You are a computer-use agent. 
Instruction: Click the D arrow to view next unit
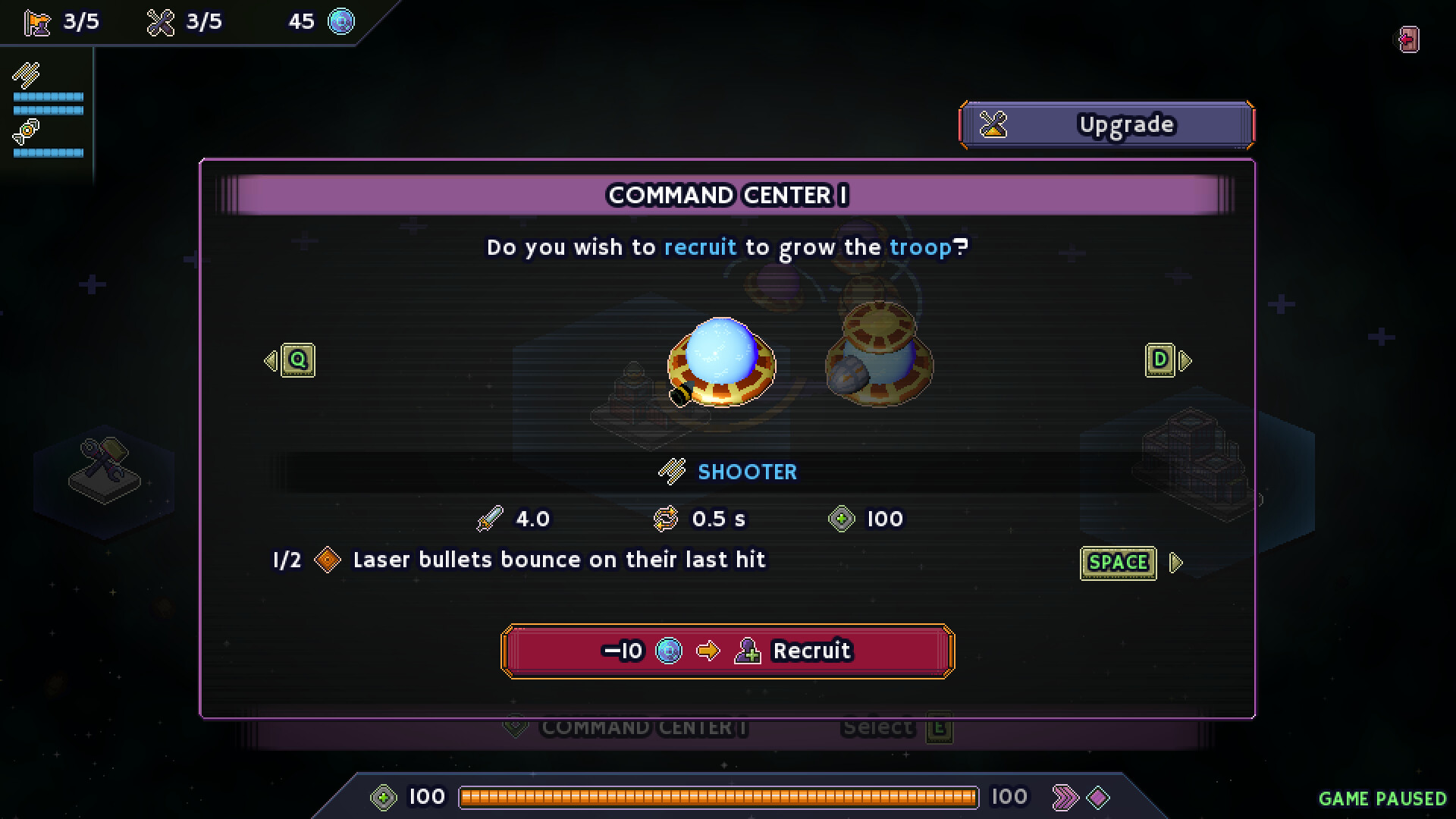coord(1159,360)
